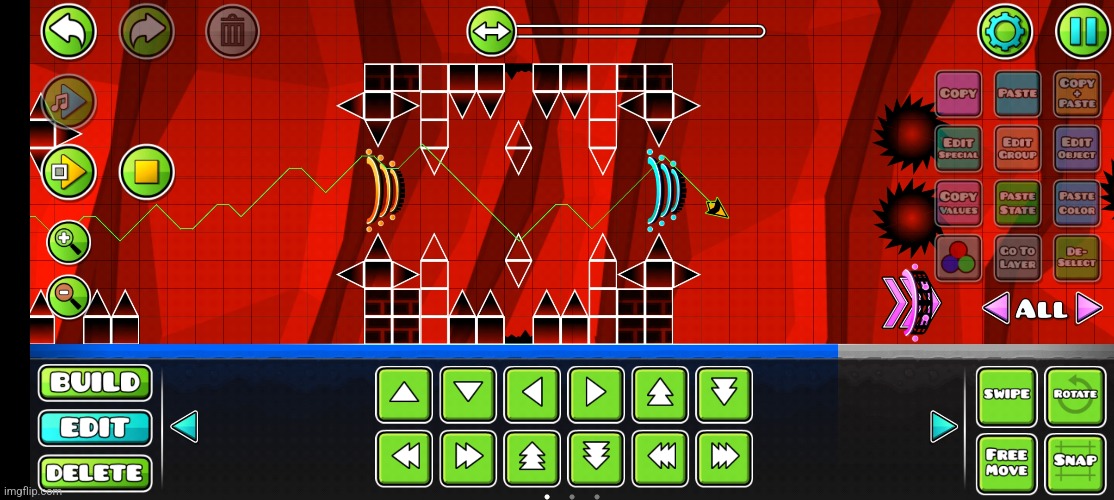1114x500 pixels.
Task: Switch to Build mode
Action: coord(95,382)
